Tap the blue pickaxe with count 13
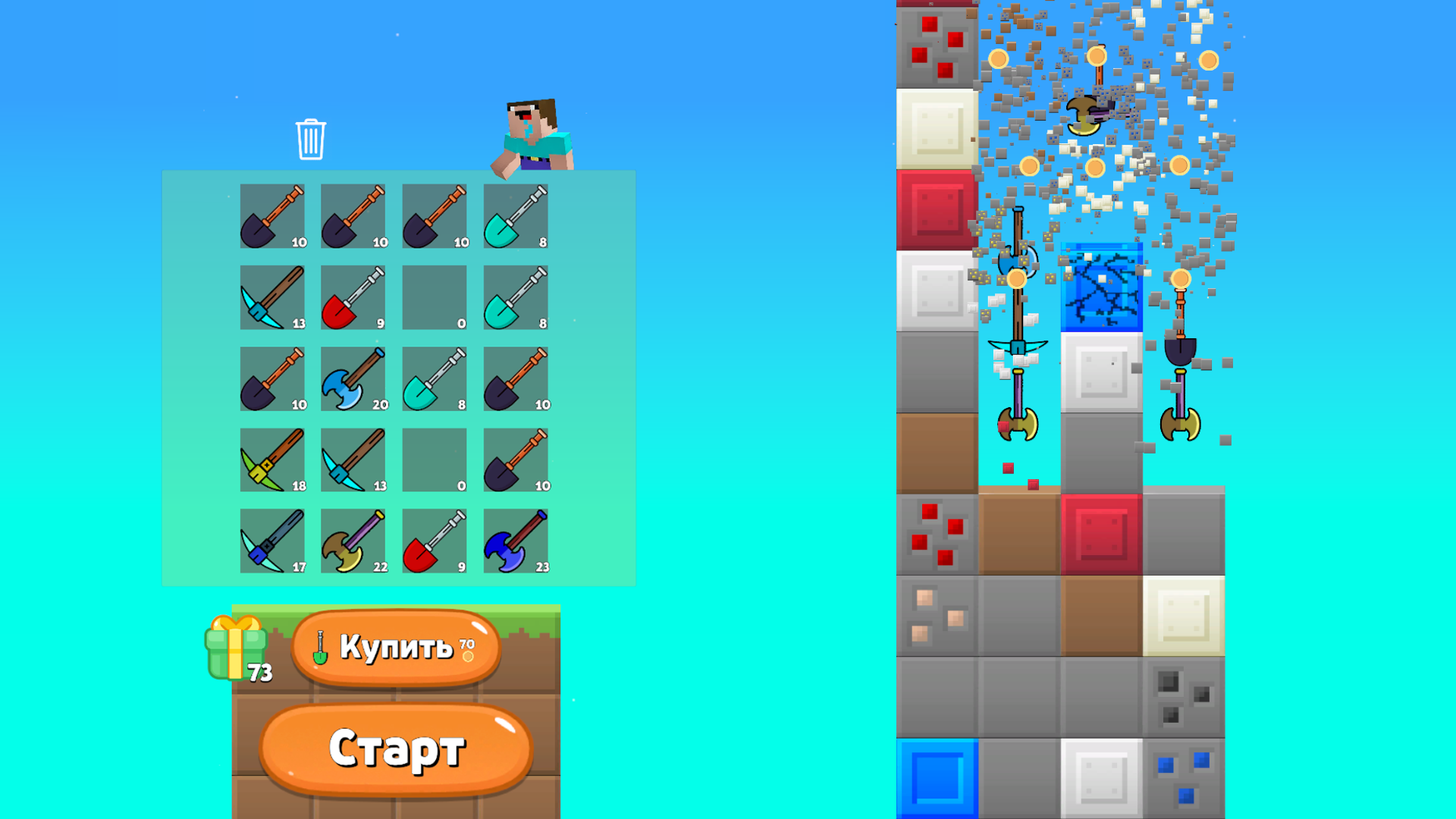Viewport: 1456px width, 819px height. tap(273, 297)
